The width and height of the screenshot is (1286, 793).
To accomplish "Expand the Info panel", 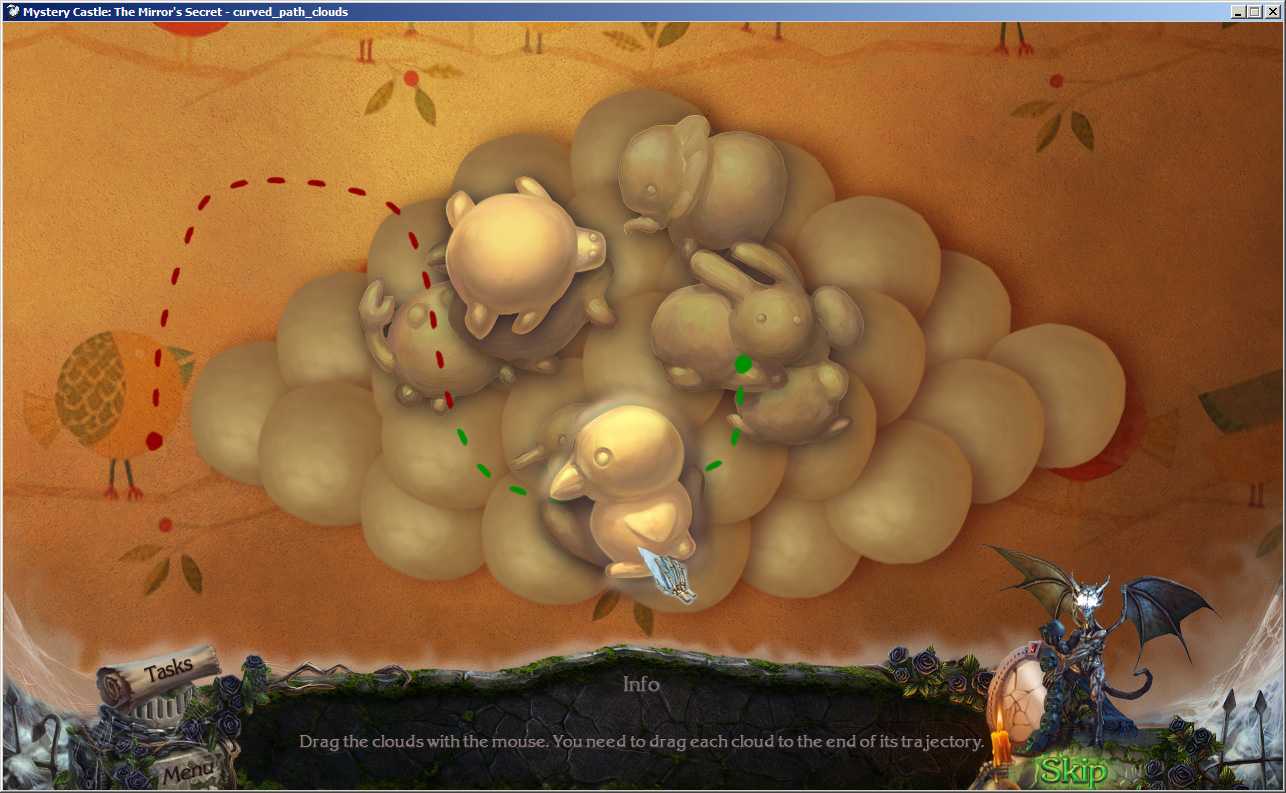I will click(x=643, y=684).
